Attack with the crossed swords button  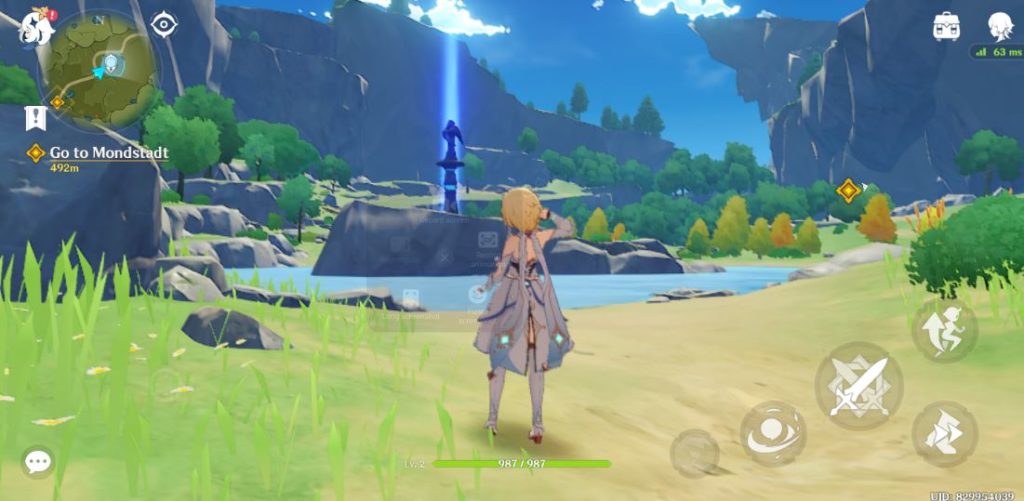(858, 386)
